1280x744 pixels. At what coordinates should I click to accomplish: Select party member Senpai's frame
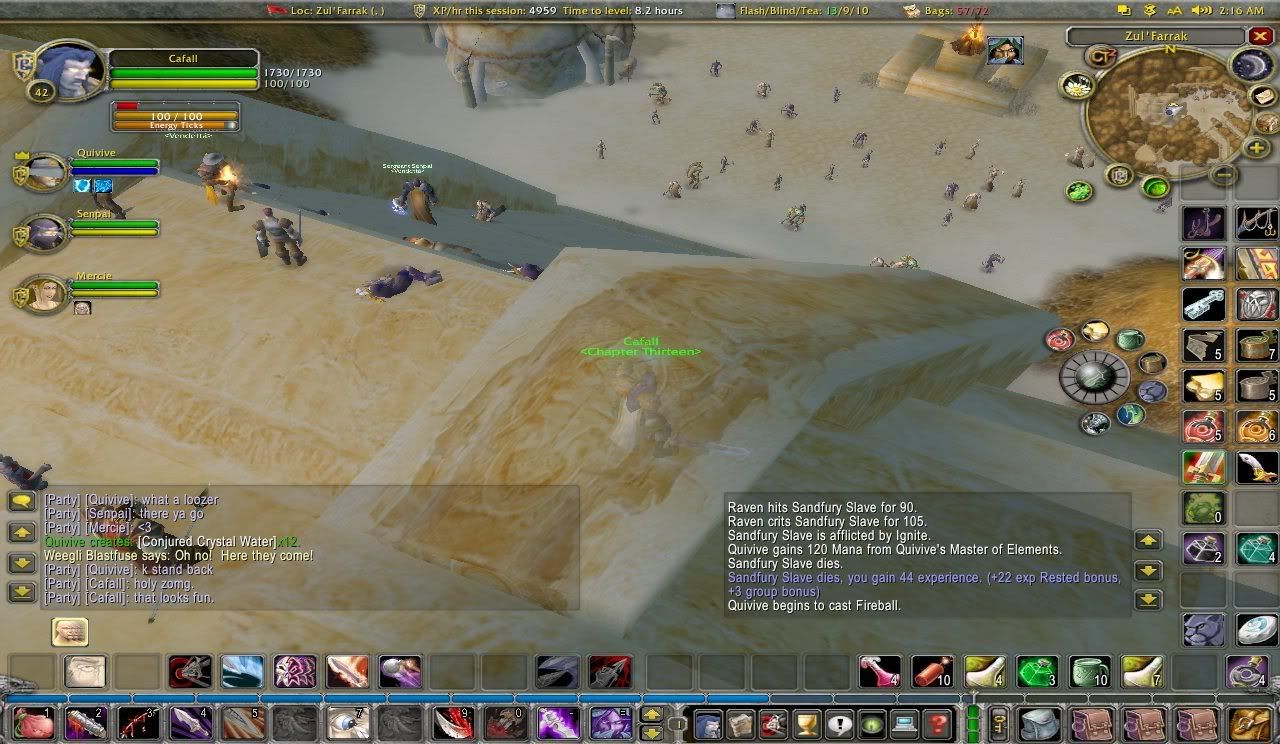click(x=45, y=233)
